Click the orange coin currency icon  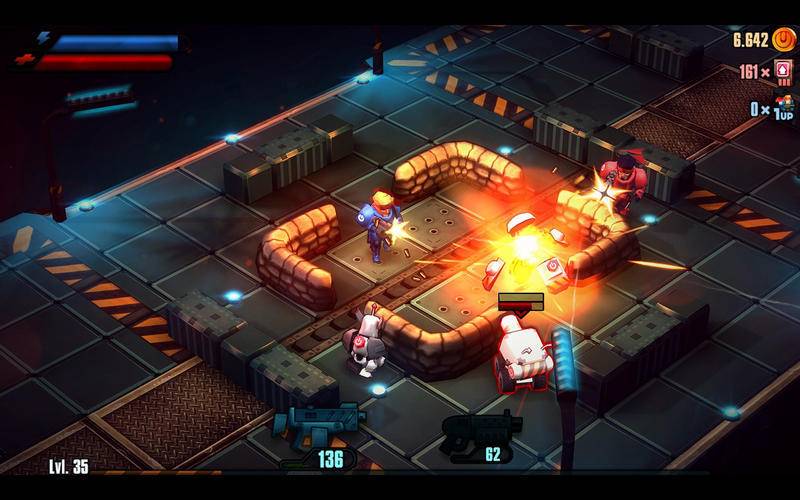(783, 40)
